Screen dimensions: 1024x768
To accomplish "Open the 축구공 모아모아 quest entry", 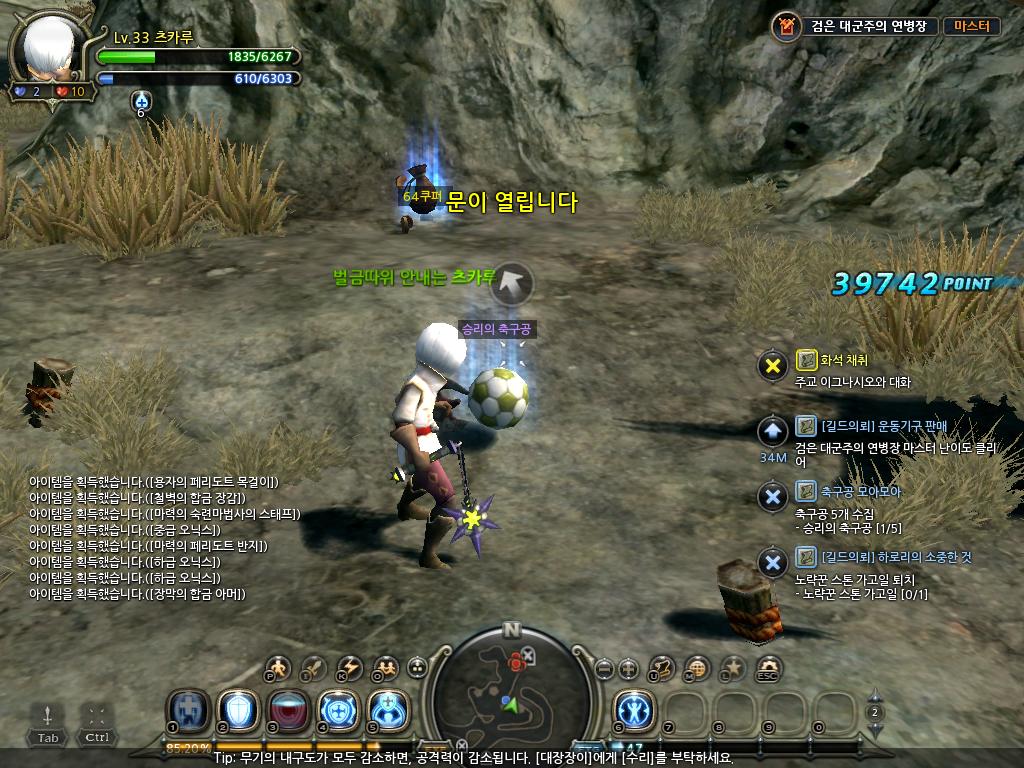I will [x=860, y=491].
